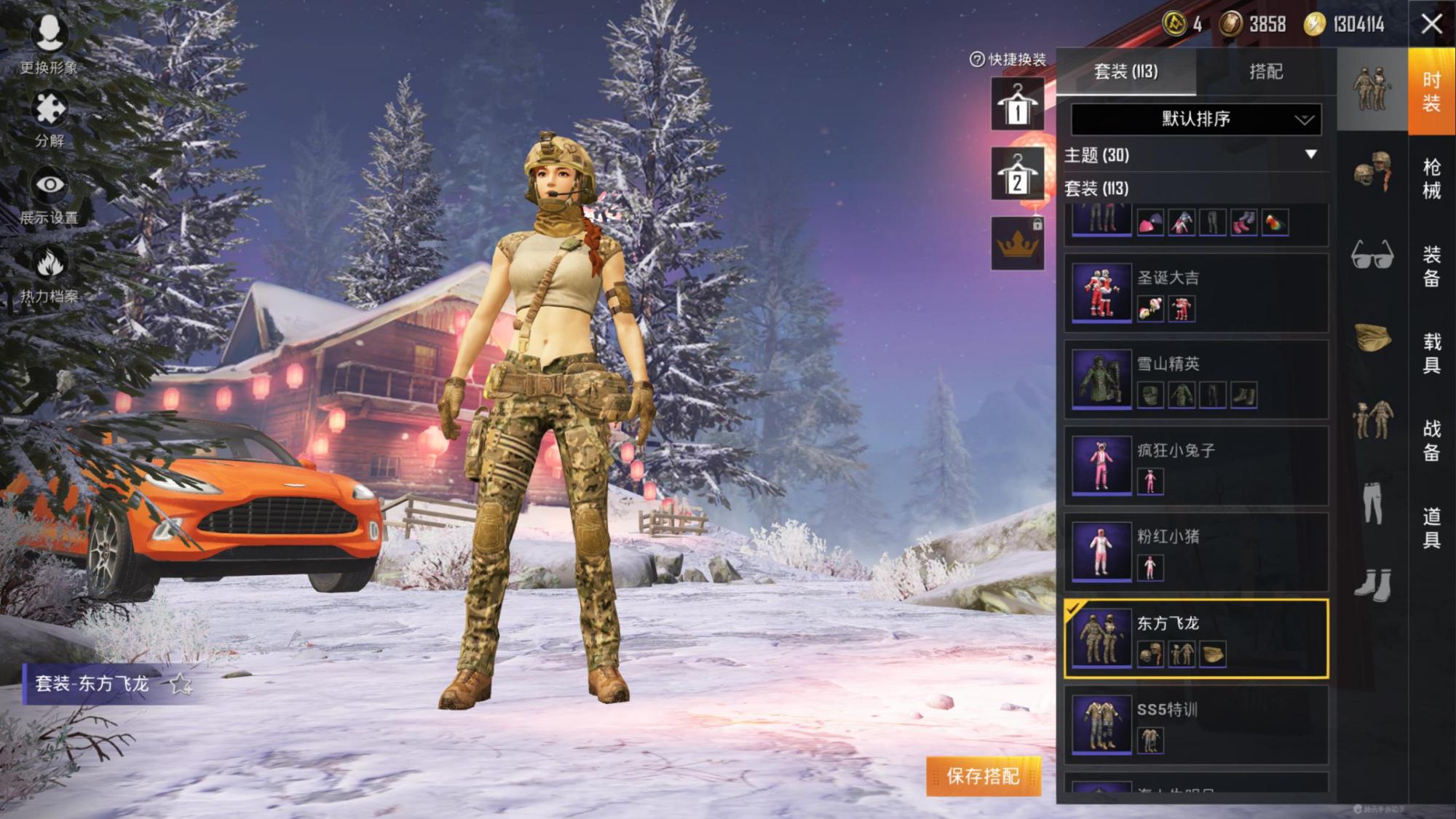Close the wardrobe screen
Viewport: 1456px width, 819px height.
[1431, 24]
